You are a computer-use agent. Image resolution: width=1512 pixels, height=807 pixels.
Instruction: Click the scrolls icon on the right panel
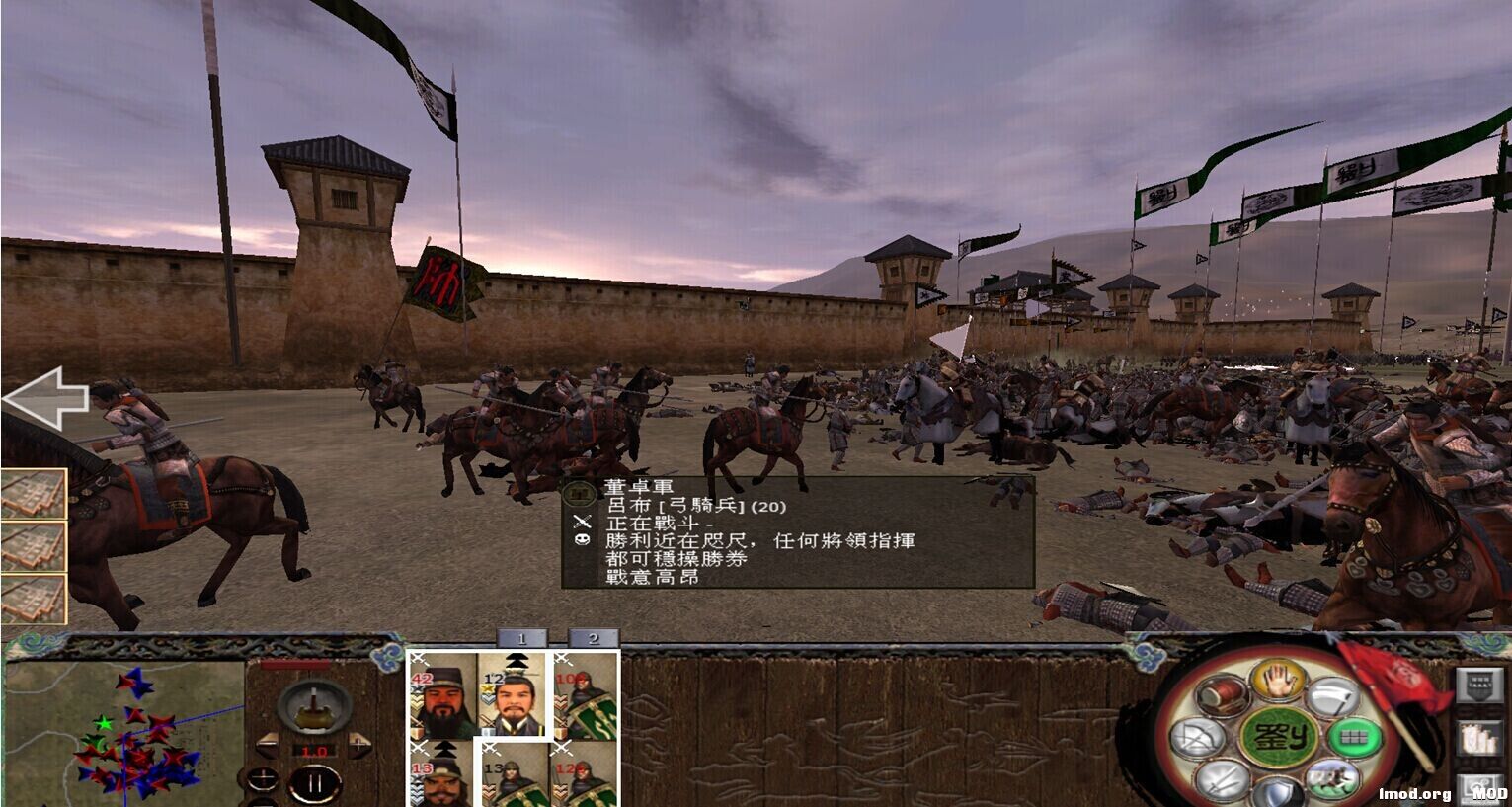pos(1479,738)
